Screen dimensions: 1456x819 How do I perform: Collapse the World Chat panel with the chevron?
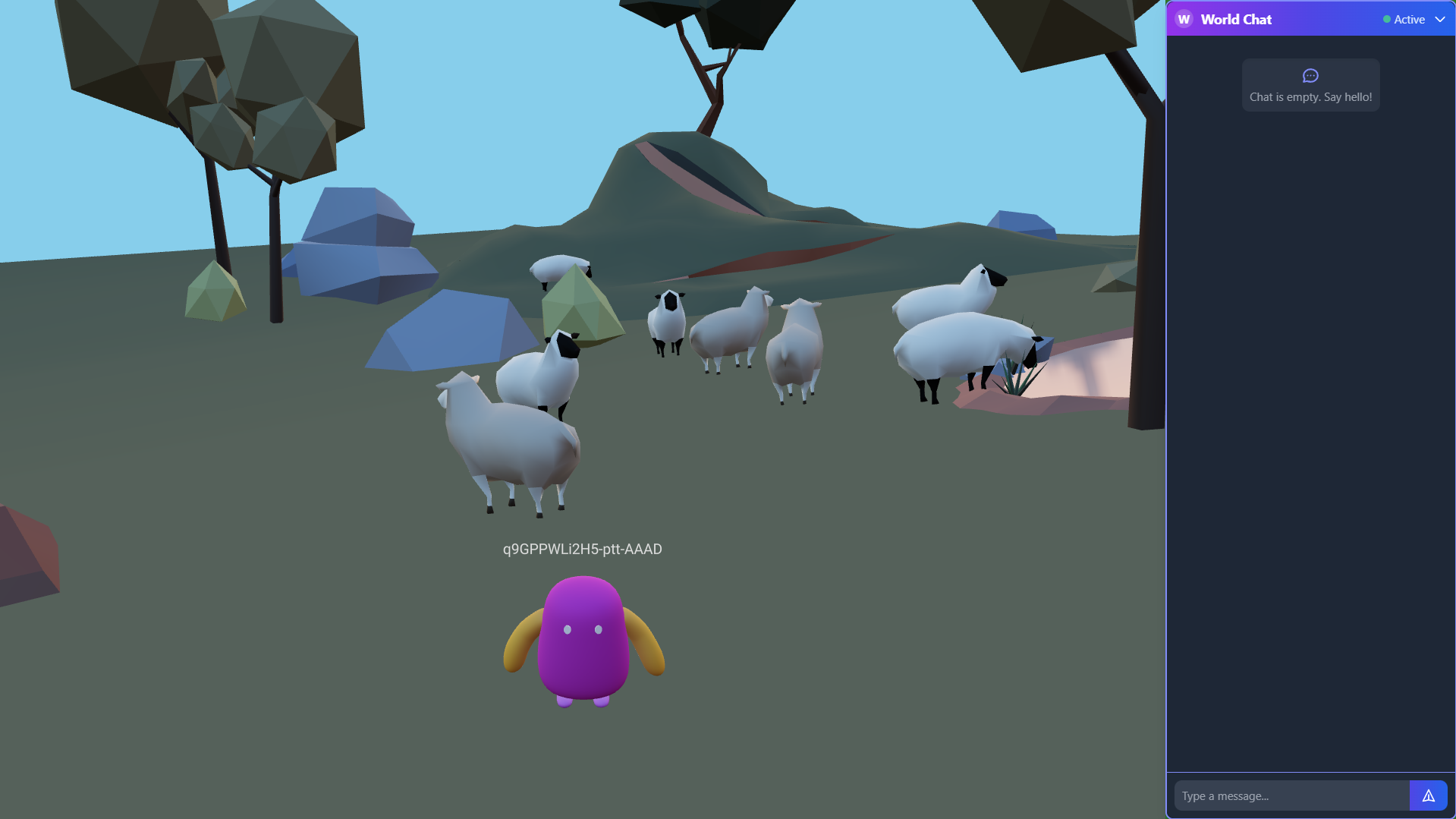(x=1440, y=19)
